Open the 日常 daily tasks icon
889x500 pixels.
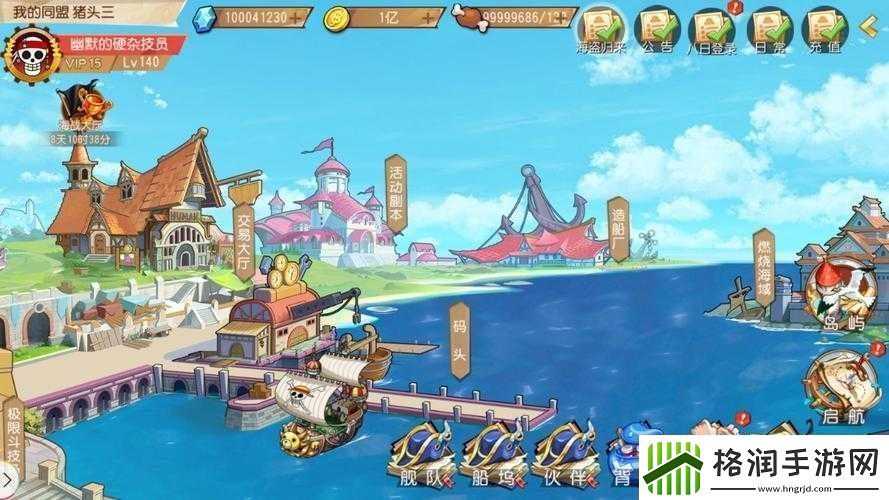pyautogui.click(x=770, y=29)
